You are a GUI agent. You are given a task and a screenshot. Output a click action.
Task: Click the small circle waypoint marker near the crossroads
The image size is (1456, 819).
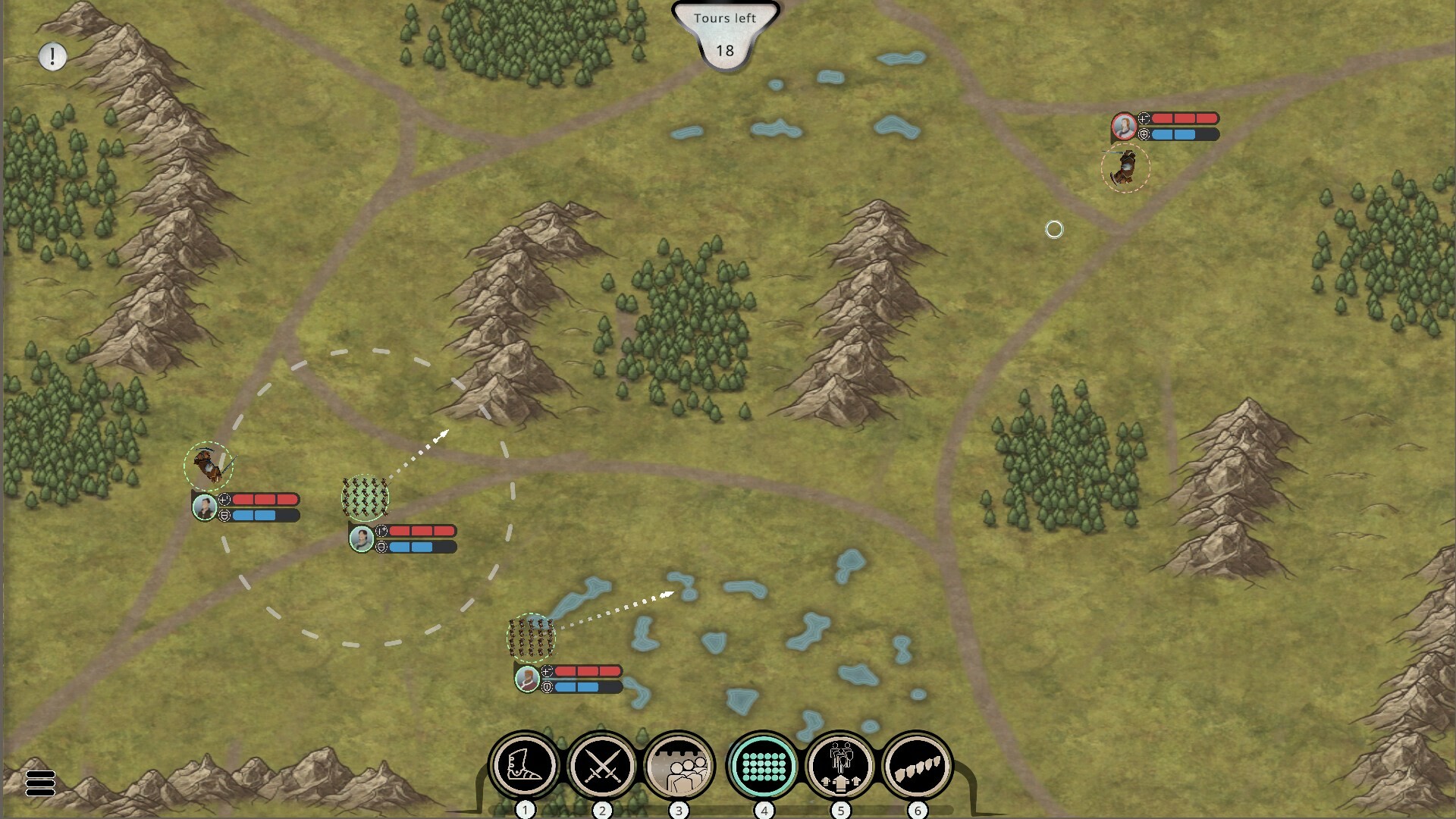point(1056,230)
